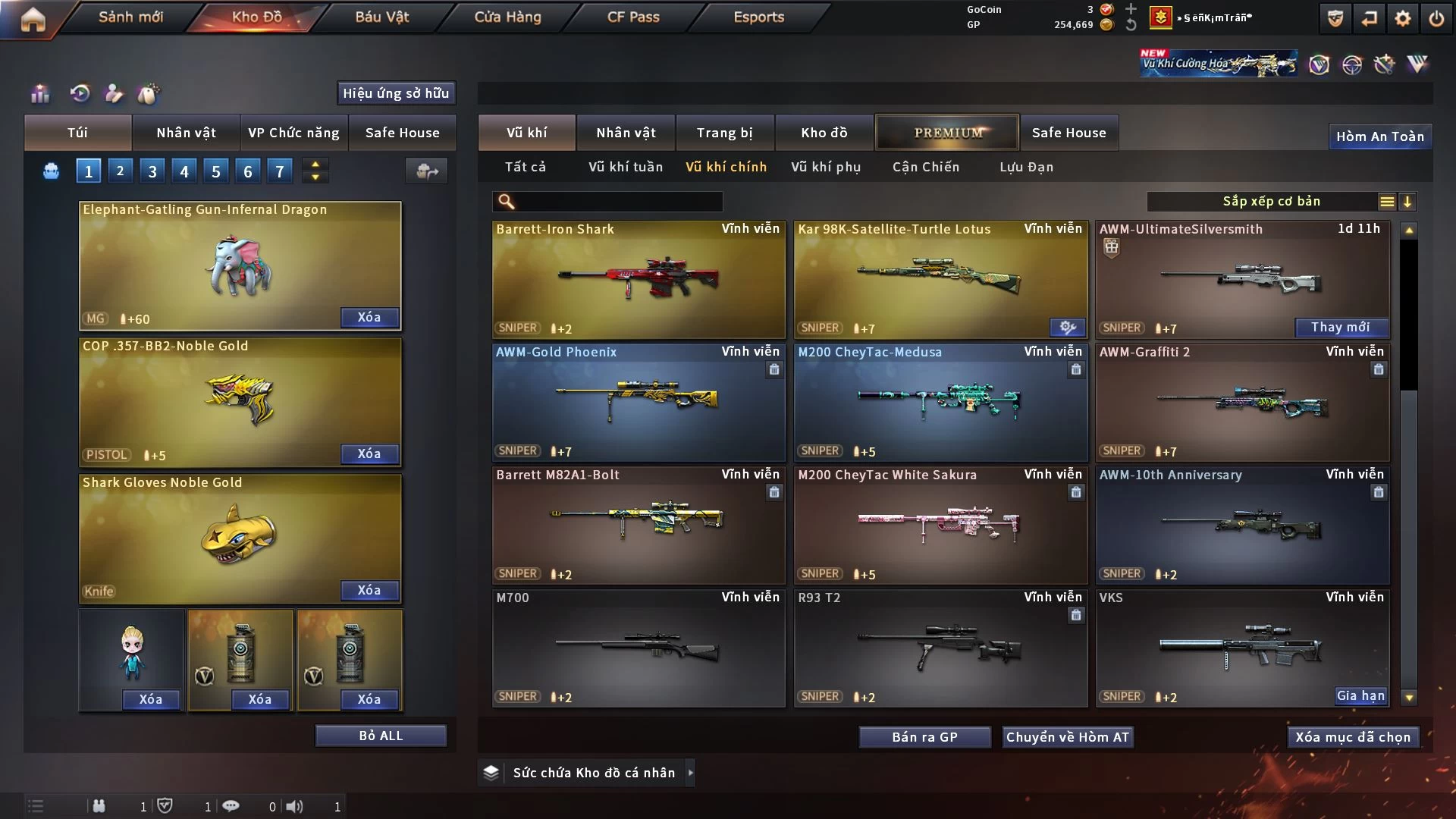Go to the Sảnh mới lobby
Screen dimensions: 1456x819
click(130, 17)
